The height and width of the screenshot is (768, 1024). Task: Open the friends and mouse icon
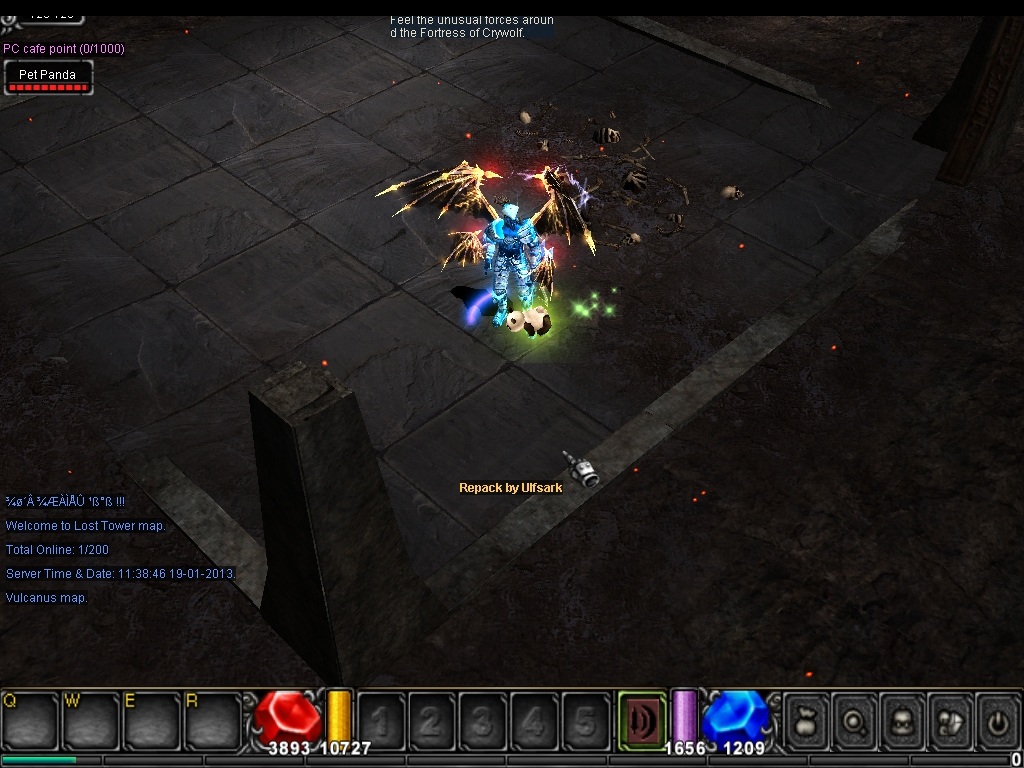(950, 719)
